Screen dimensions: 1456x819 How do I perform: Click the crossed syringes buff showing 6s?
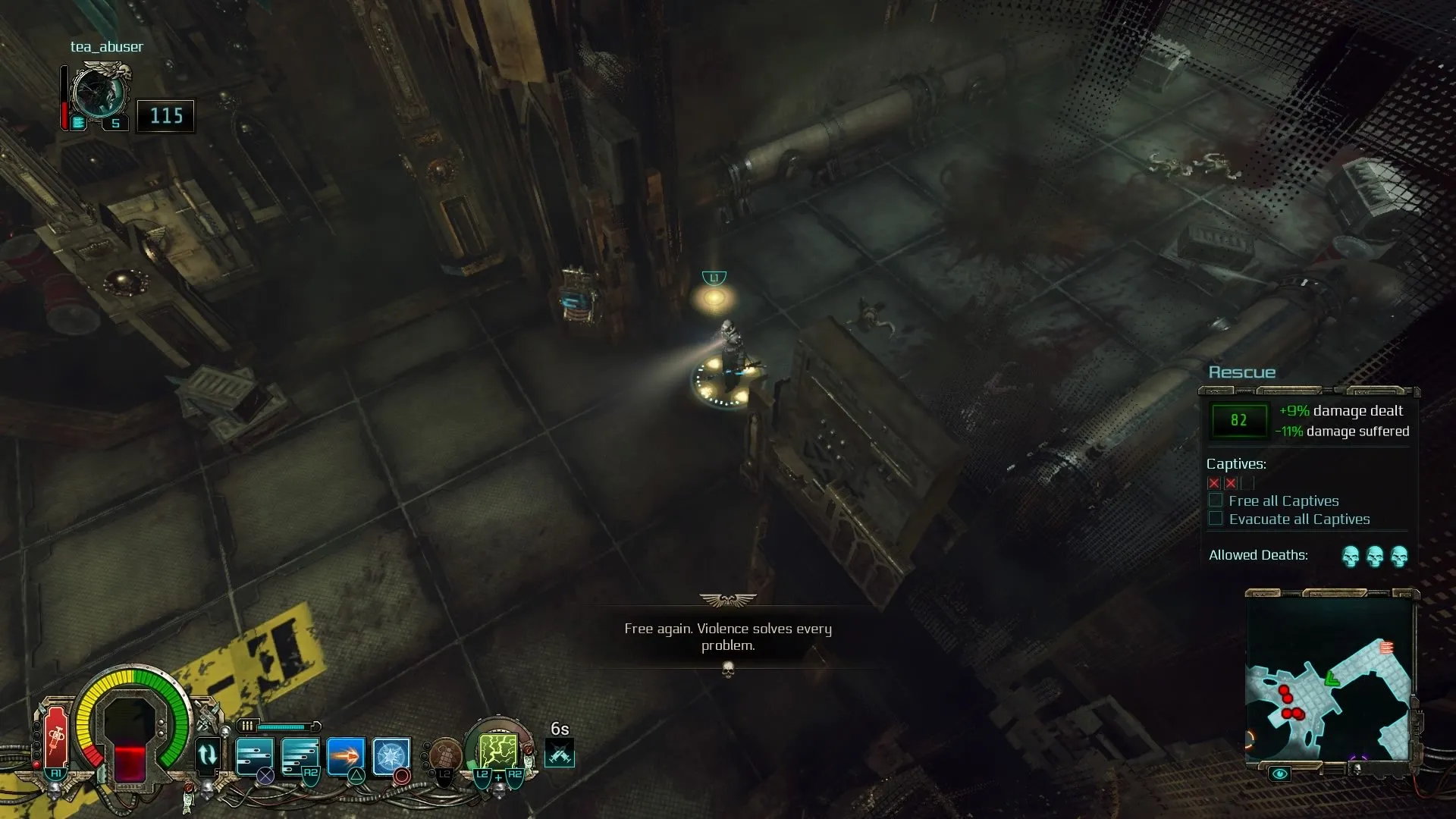pos(559,755)
